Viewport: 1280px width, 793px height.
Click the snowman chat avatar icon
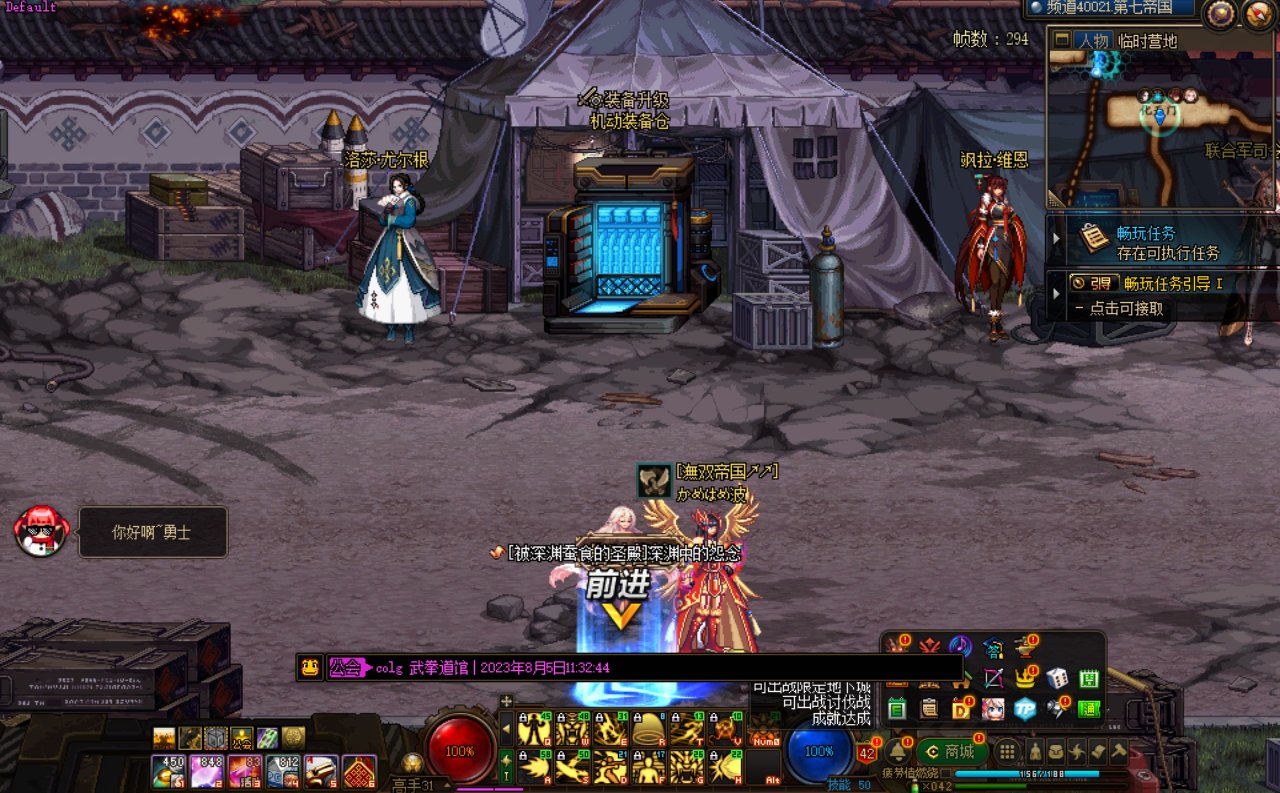pyautogui.click(x=41, y=532)
